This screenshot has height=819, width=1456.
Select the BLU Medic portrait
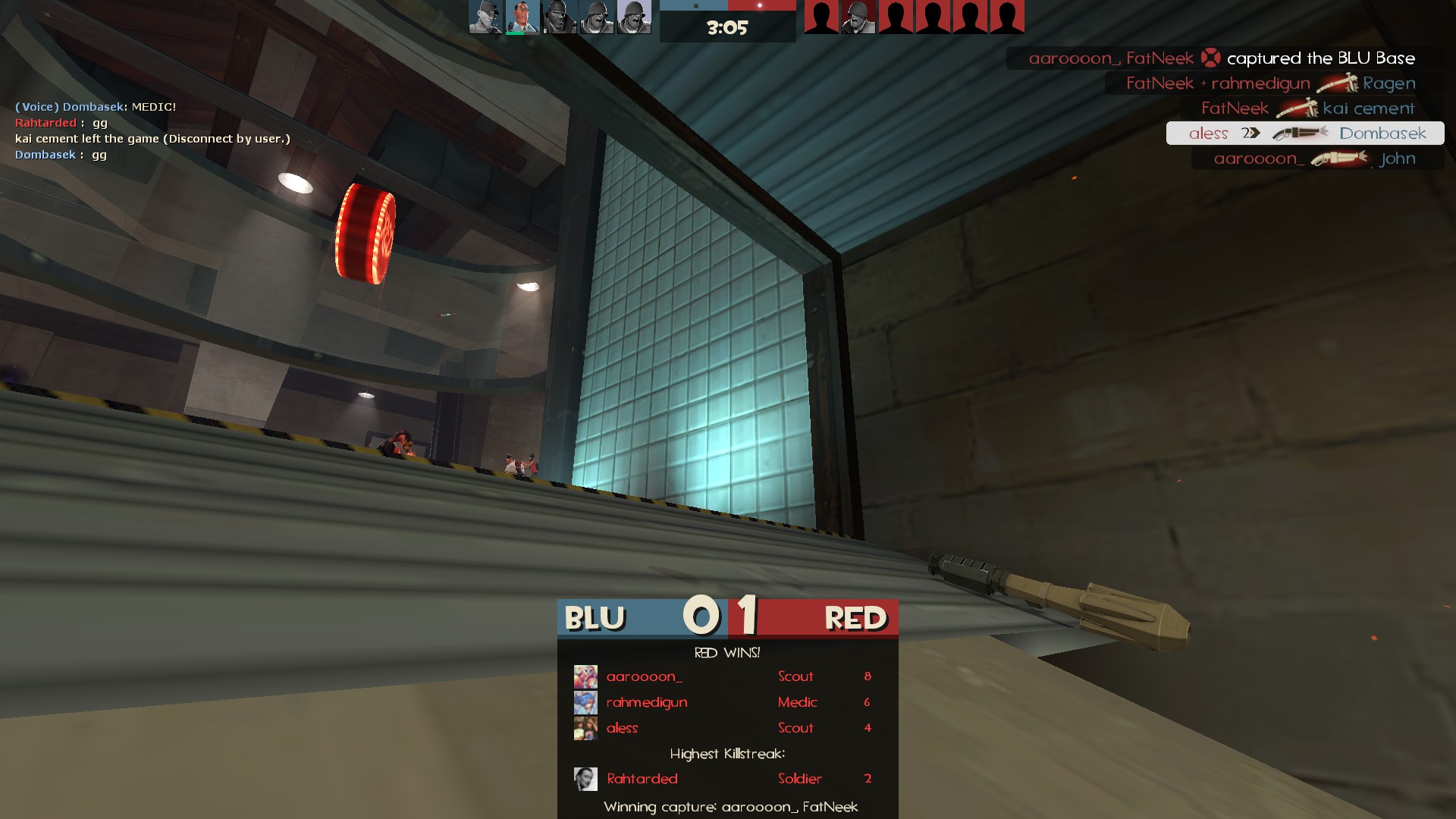pos(522,17)
